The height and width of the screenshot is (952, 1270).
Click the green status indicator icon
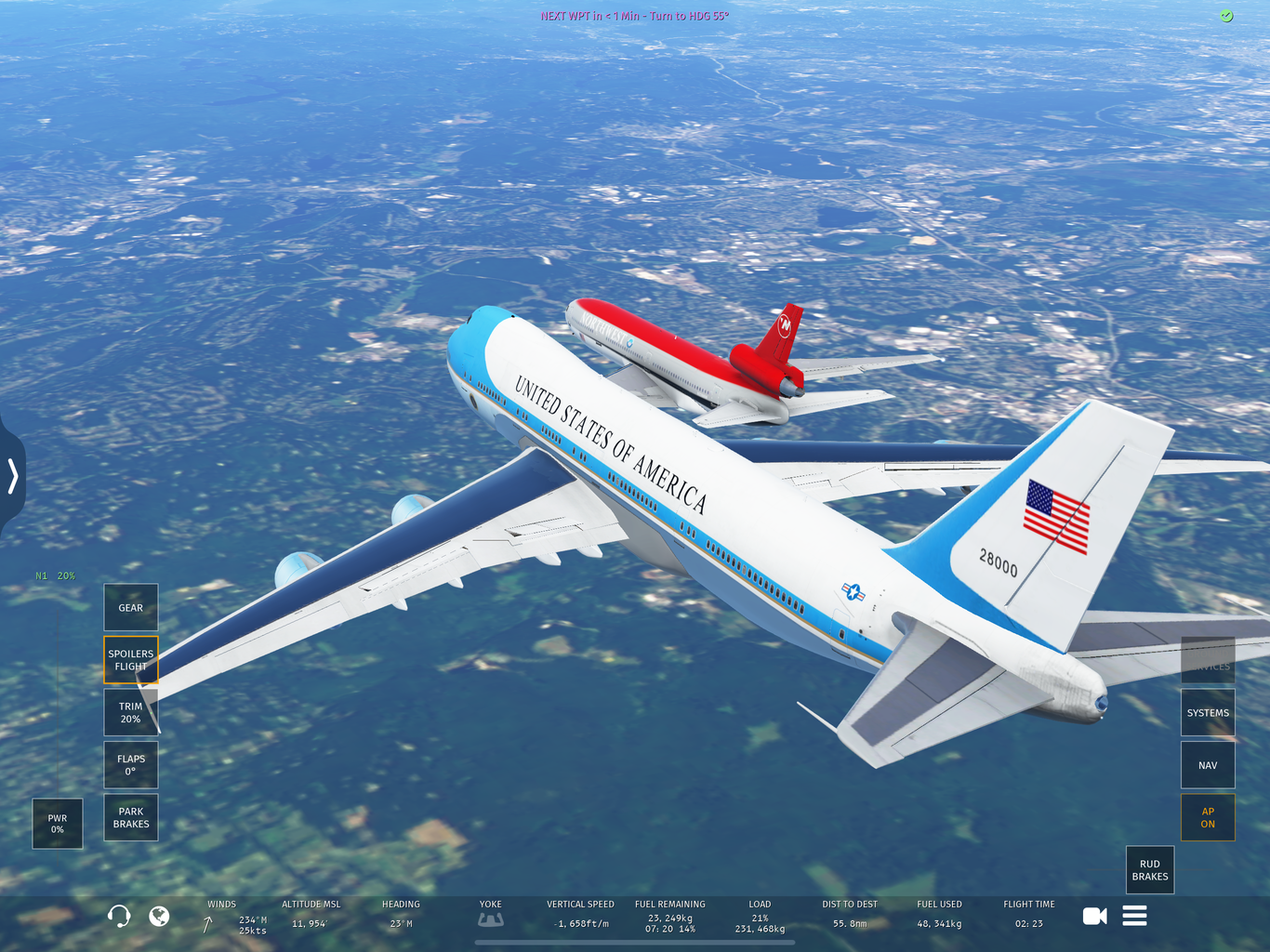1226,16
